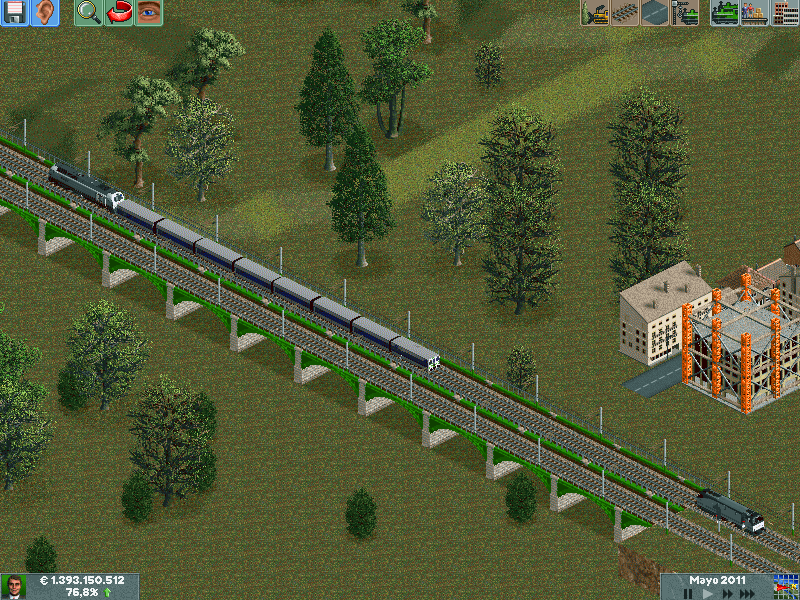The height and width of the screenshot is (600, 800).
Task: Open the floppy disk save menu
Action: [x=14, y=13]
